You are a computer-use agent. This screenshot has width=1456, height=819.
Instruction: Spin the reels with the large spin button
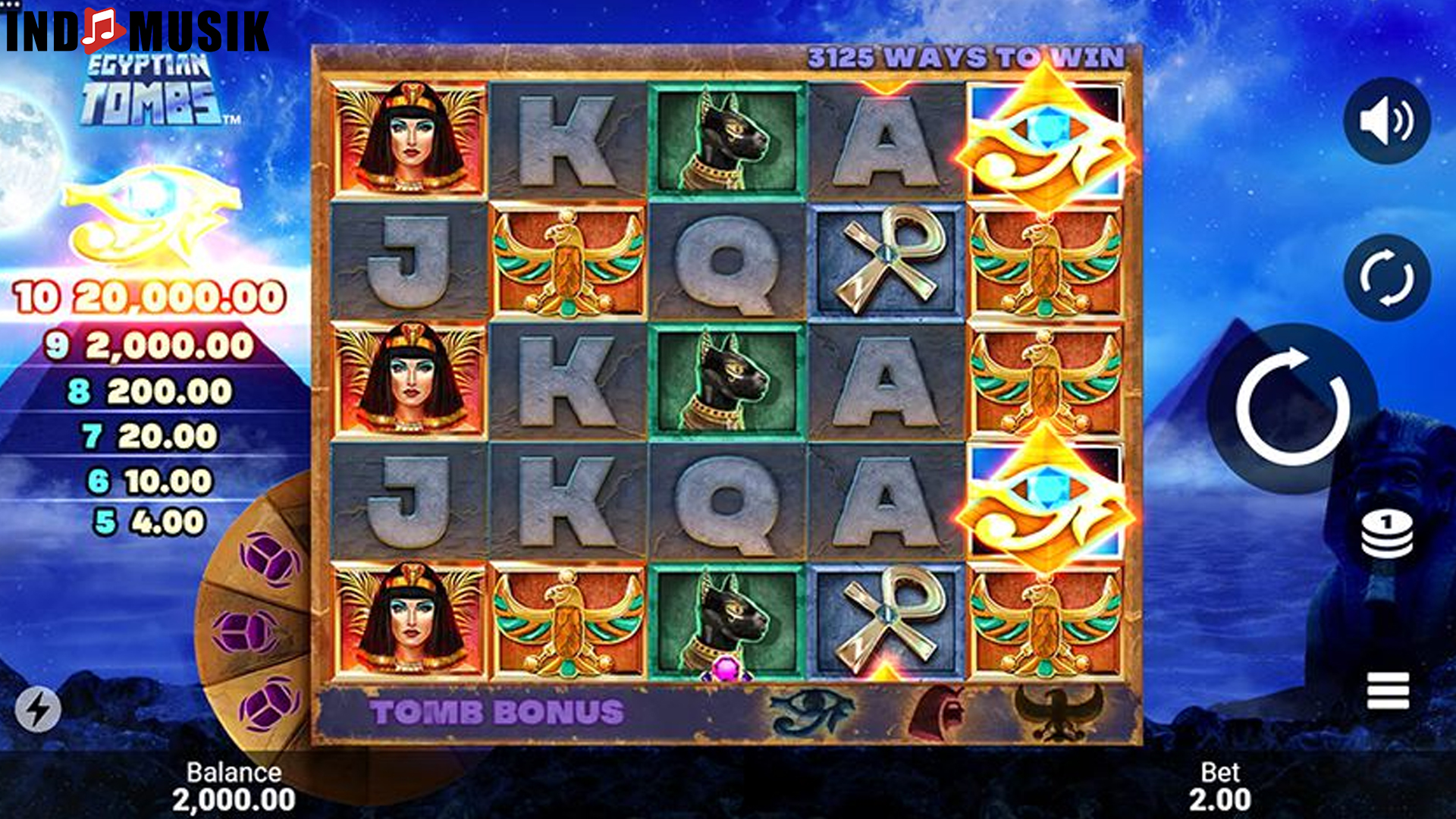[x=1292, y=407]
